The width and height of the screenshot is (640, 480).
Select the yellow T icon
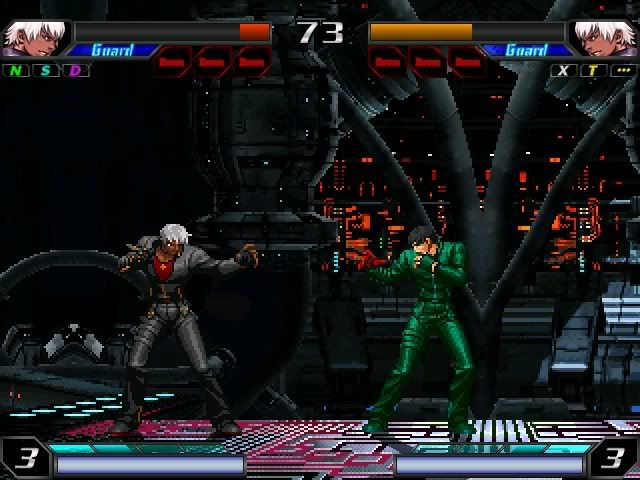click(x=593, y=71)
